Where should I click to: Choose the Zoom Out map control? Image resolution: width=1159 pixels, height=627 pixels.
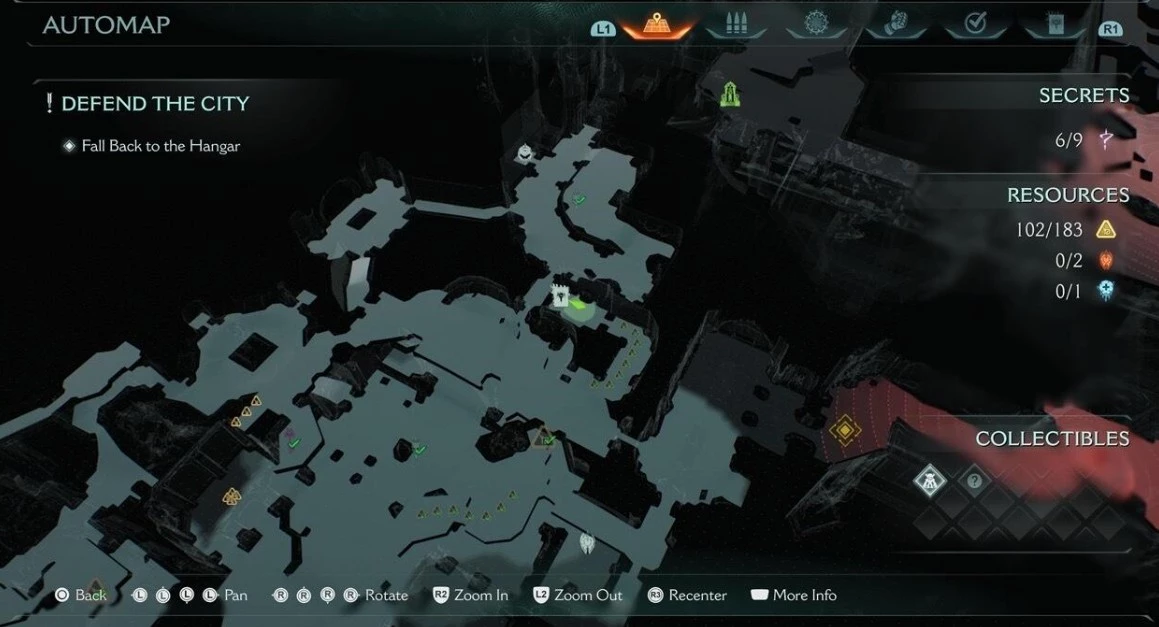(577, 595)
